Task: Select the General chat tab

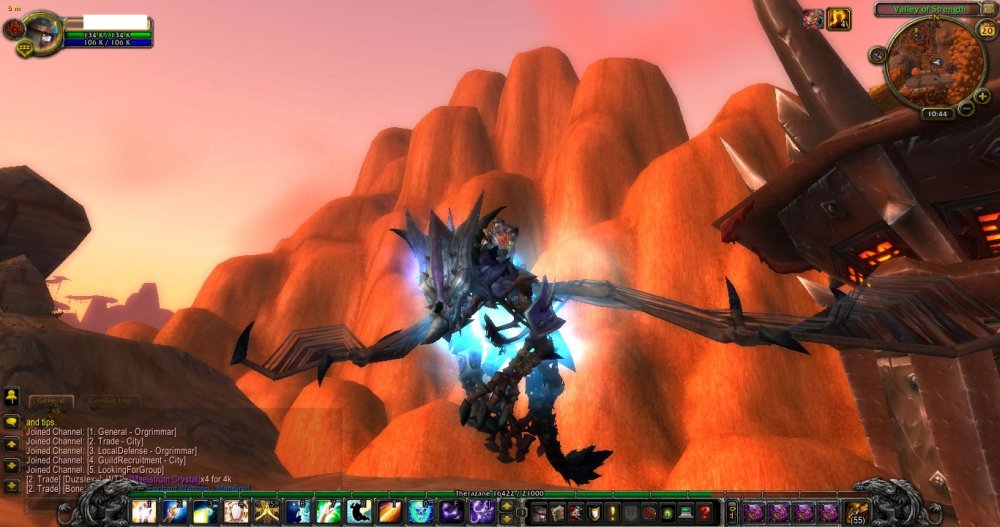Action: [50, 401]
